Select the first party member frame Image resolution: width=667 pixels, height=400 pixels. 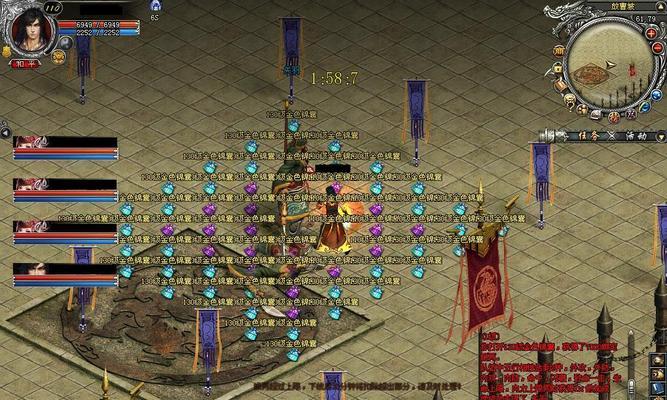pos(64,146)
